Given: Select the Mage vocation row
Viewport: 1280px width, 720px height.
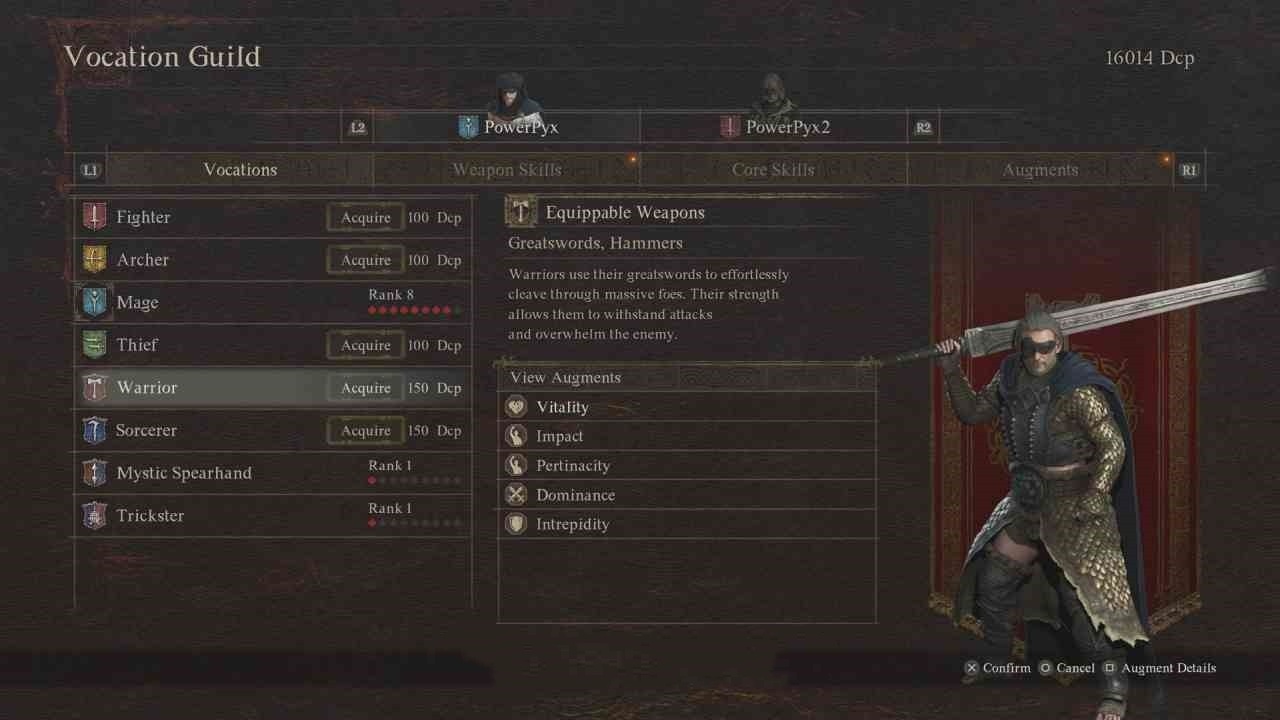Looking at the screenshot, I should pos(272,302).
